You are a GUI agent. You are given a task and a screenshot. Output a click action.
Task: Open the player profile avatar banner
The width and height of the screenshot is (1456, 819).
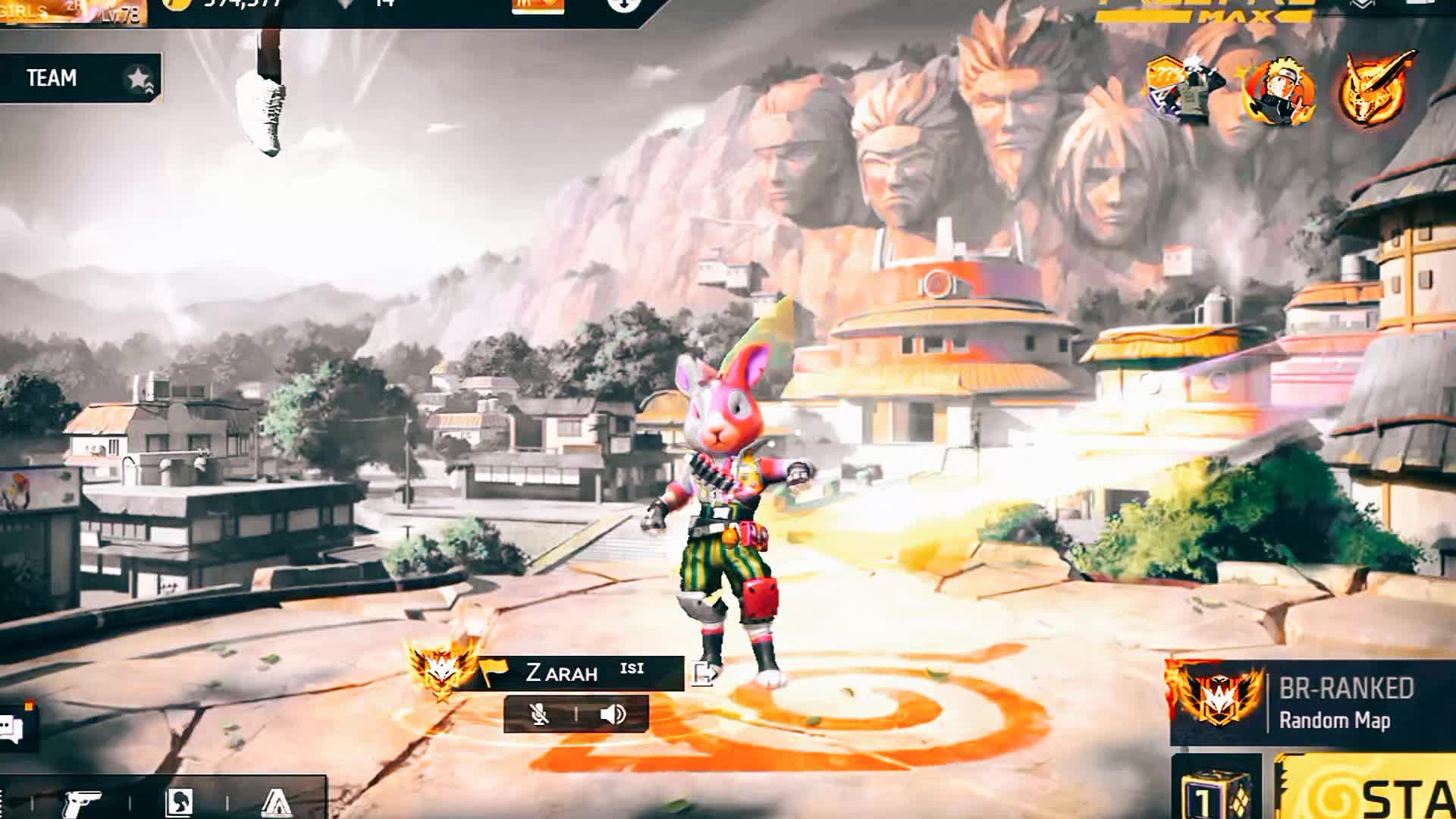[x=72, y=11]
